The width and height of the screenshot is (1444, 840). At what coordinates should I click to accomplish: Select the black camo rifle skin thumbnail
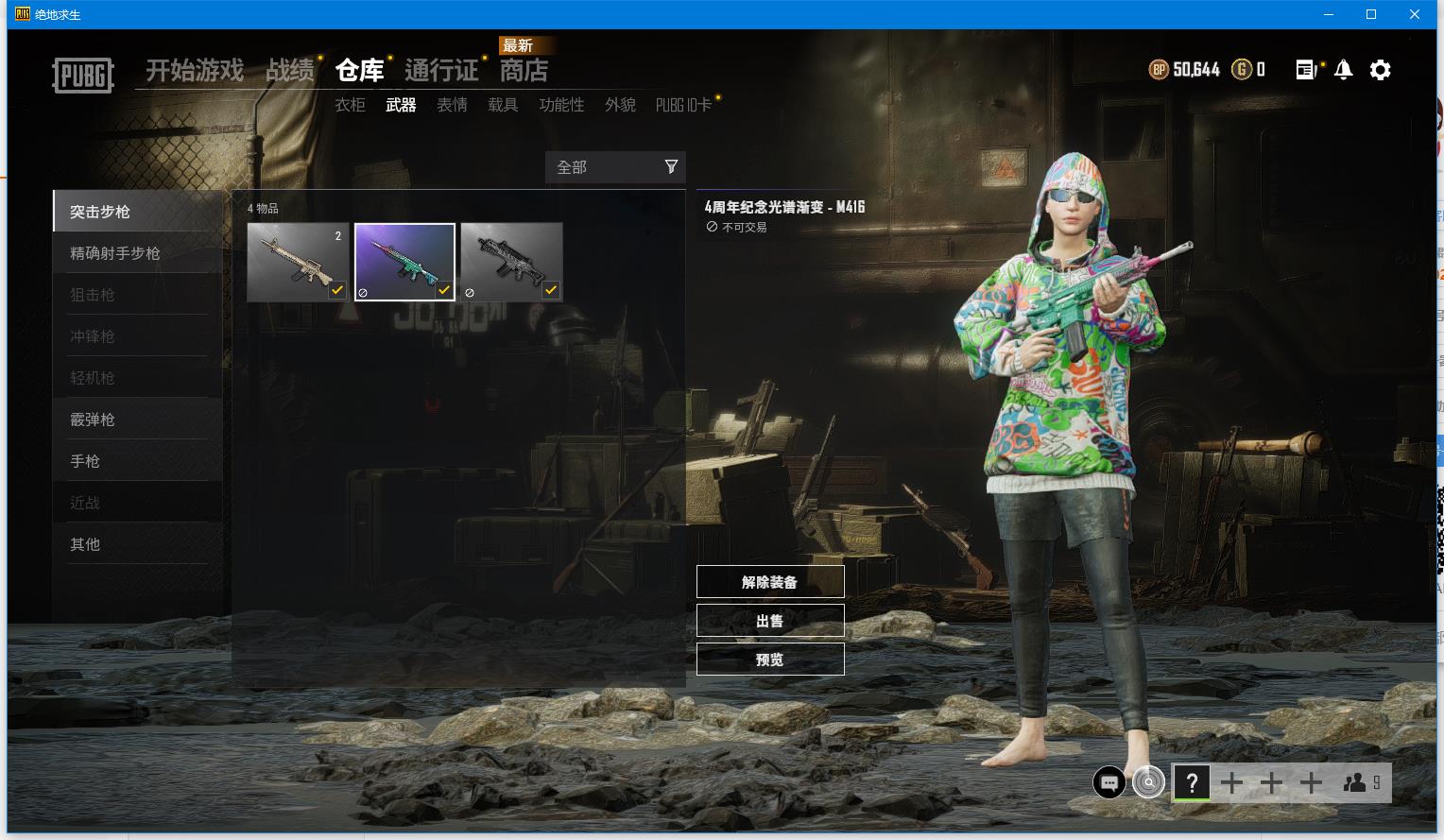tap(511, 262)
